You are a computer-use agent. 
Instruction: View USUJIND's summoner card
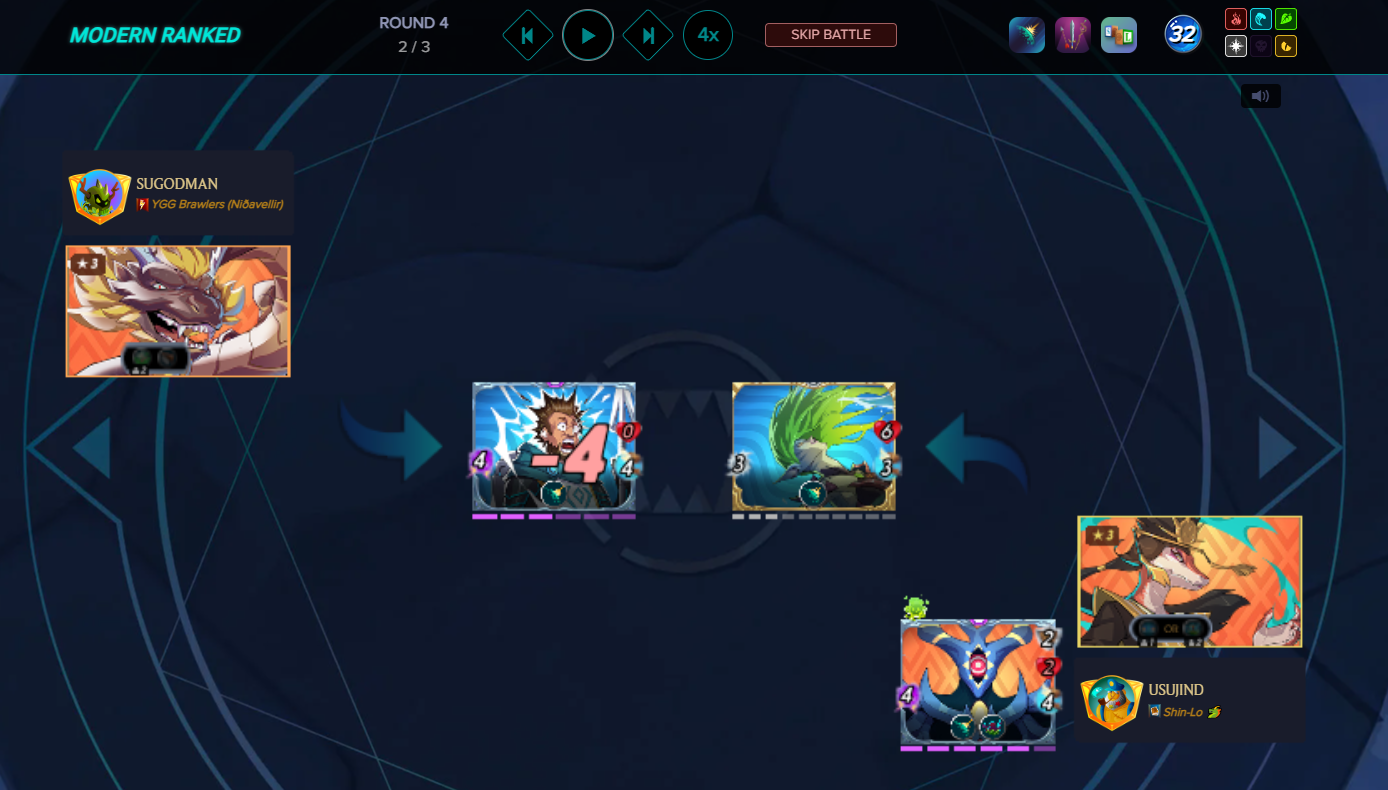[1189, 581]
